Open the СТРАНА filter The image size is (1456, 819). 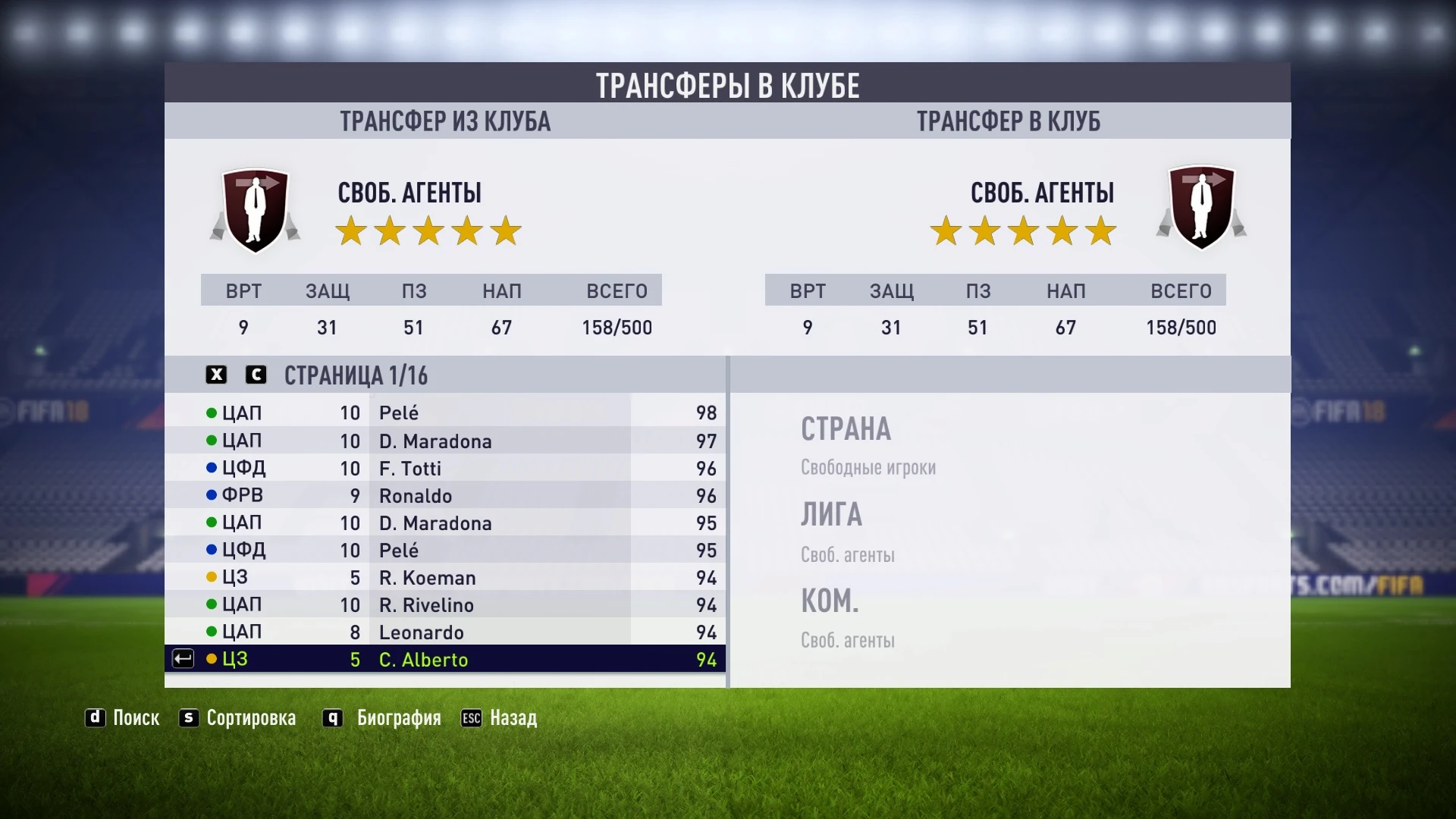845,429
